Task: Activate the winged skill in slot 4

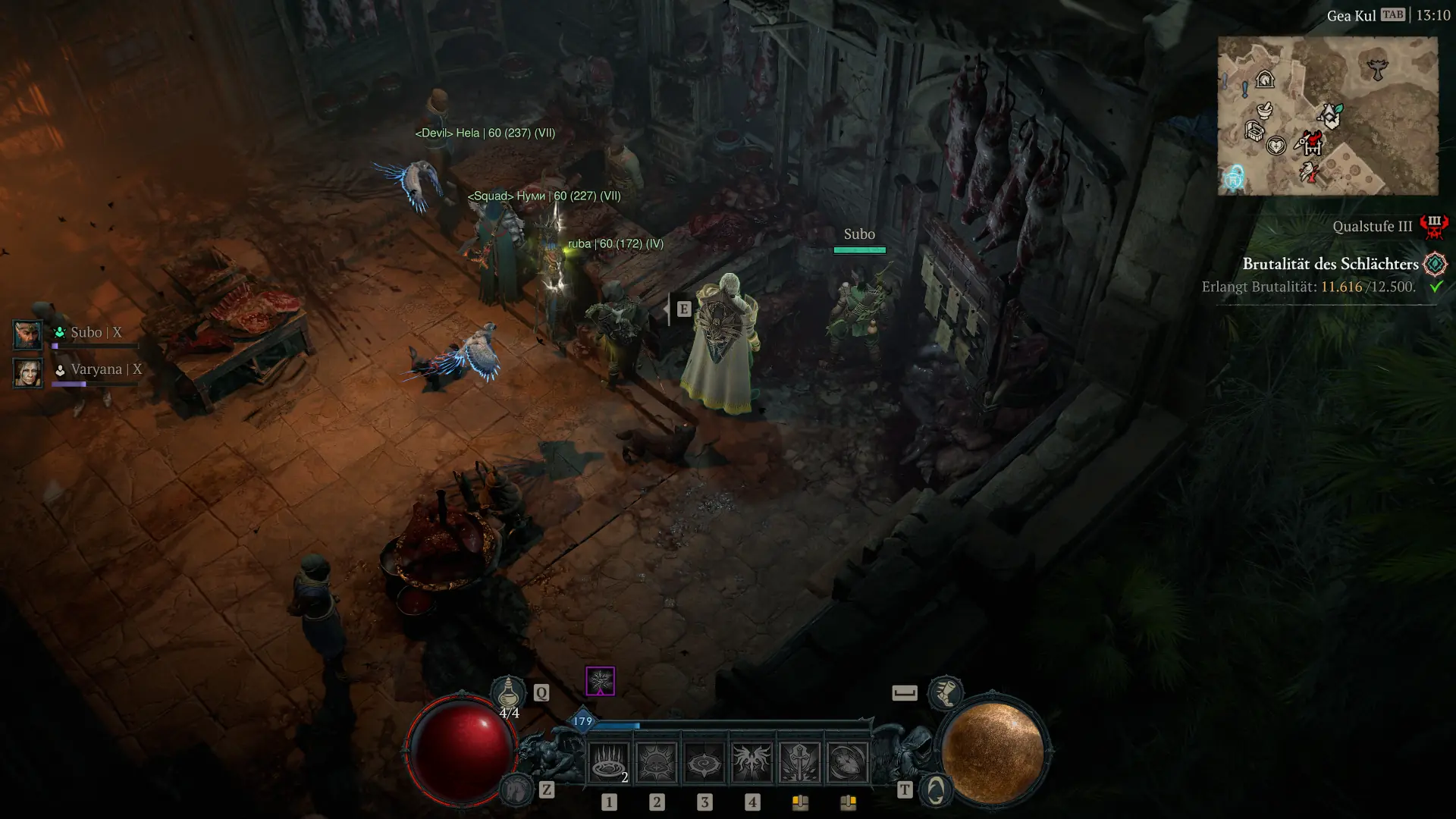Action: (x=752, y=760)
